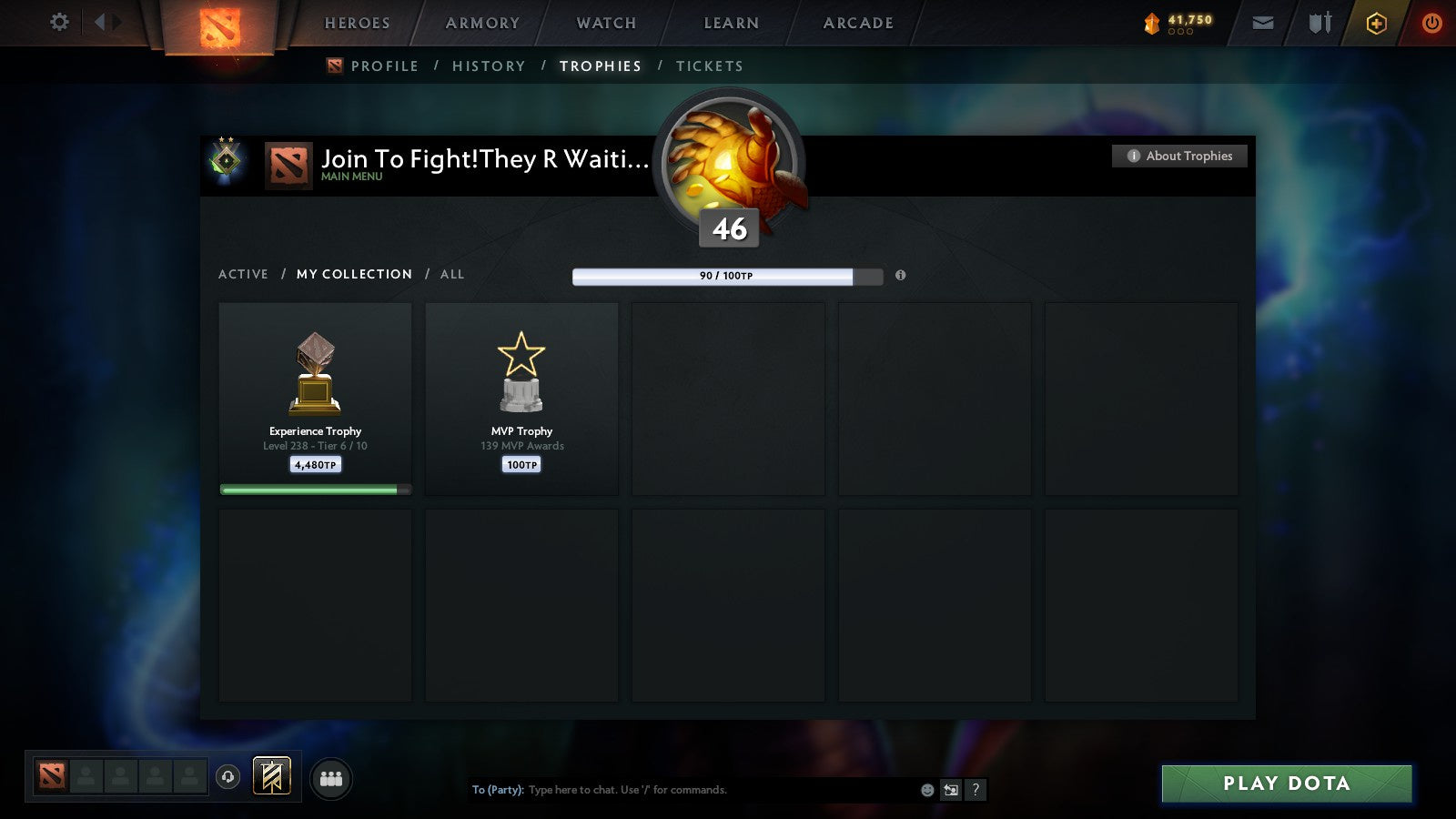Viewport: 1456px width, 819px height.
Task: Open the emoticon smiley in chat bar
Action: (x=926, y=790)
